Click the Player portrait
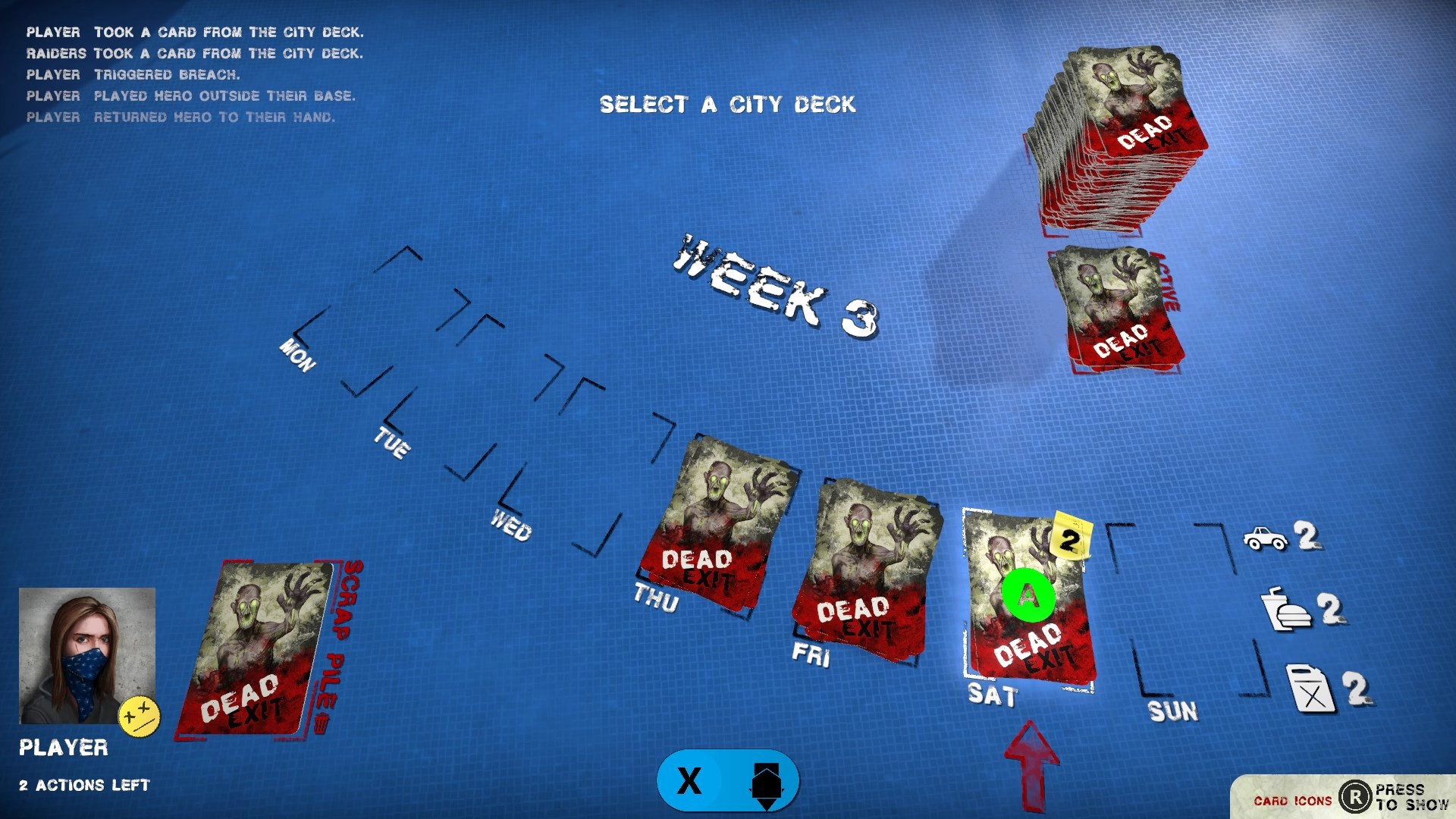Image resolution: width=1456 pixels, height=819 pixels. click(87, 655)
